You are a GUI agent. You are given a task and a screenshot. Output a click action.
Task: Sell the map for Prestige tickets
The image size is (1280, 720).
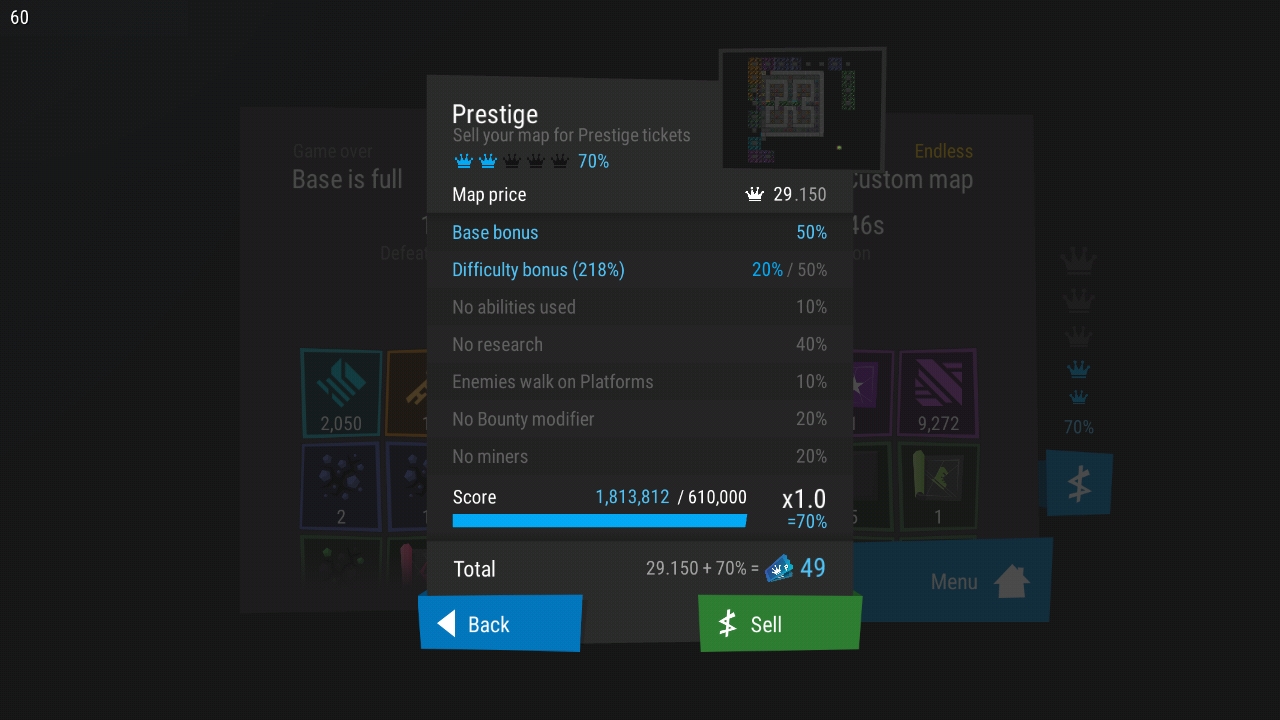(779, 624)
